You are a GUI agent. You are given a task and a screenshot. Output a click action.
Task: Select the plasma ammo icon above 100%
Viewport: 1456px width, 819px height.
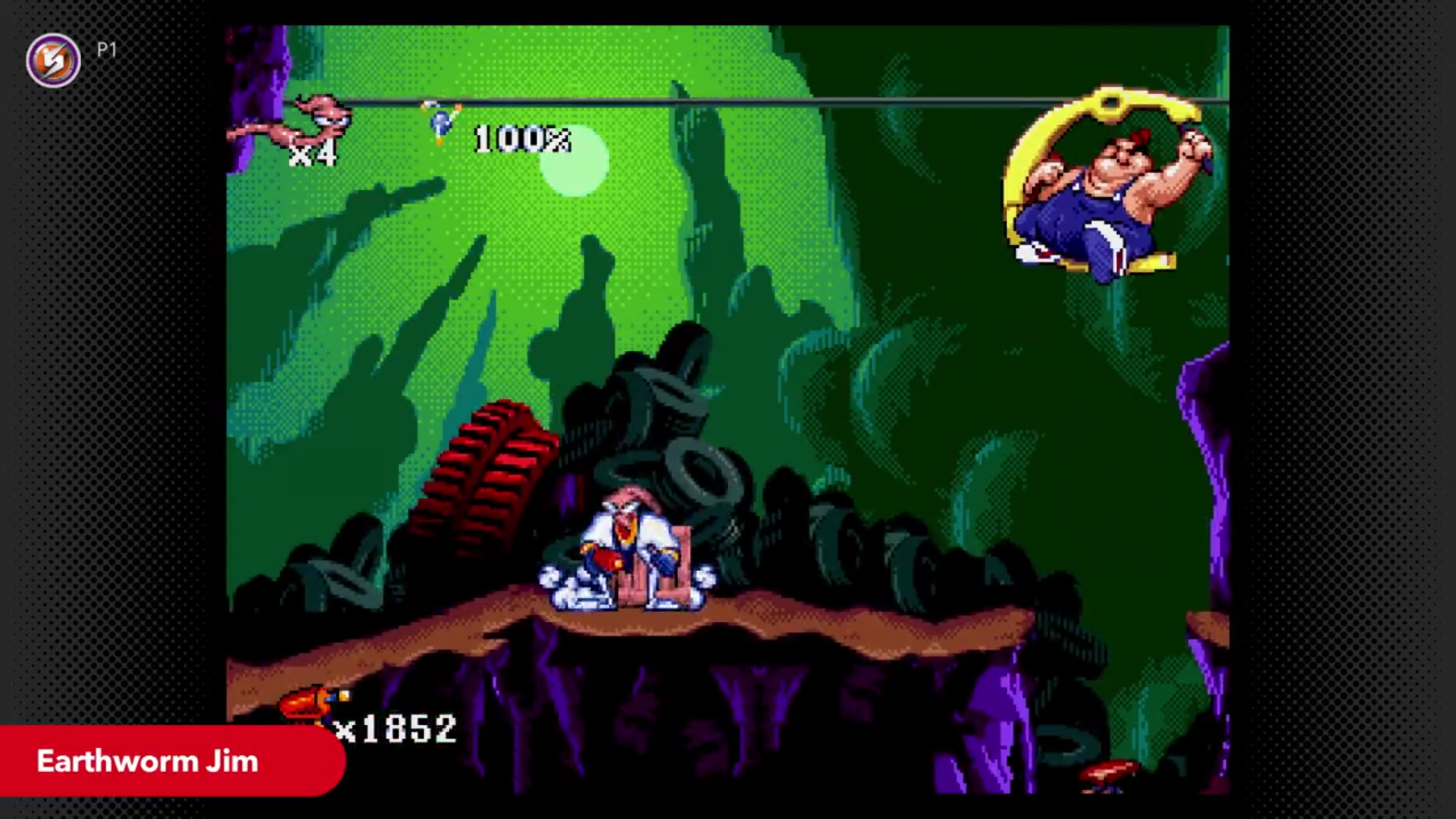point(441,121)
